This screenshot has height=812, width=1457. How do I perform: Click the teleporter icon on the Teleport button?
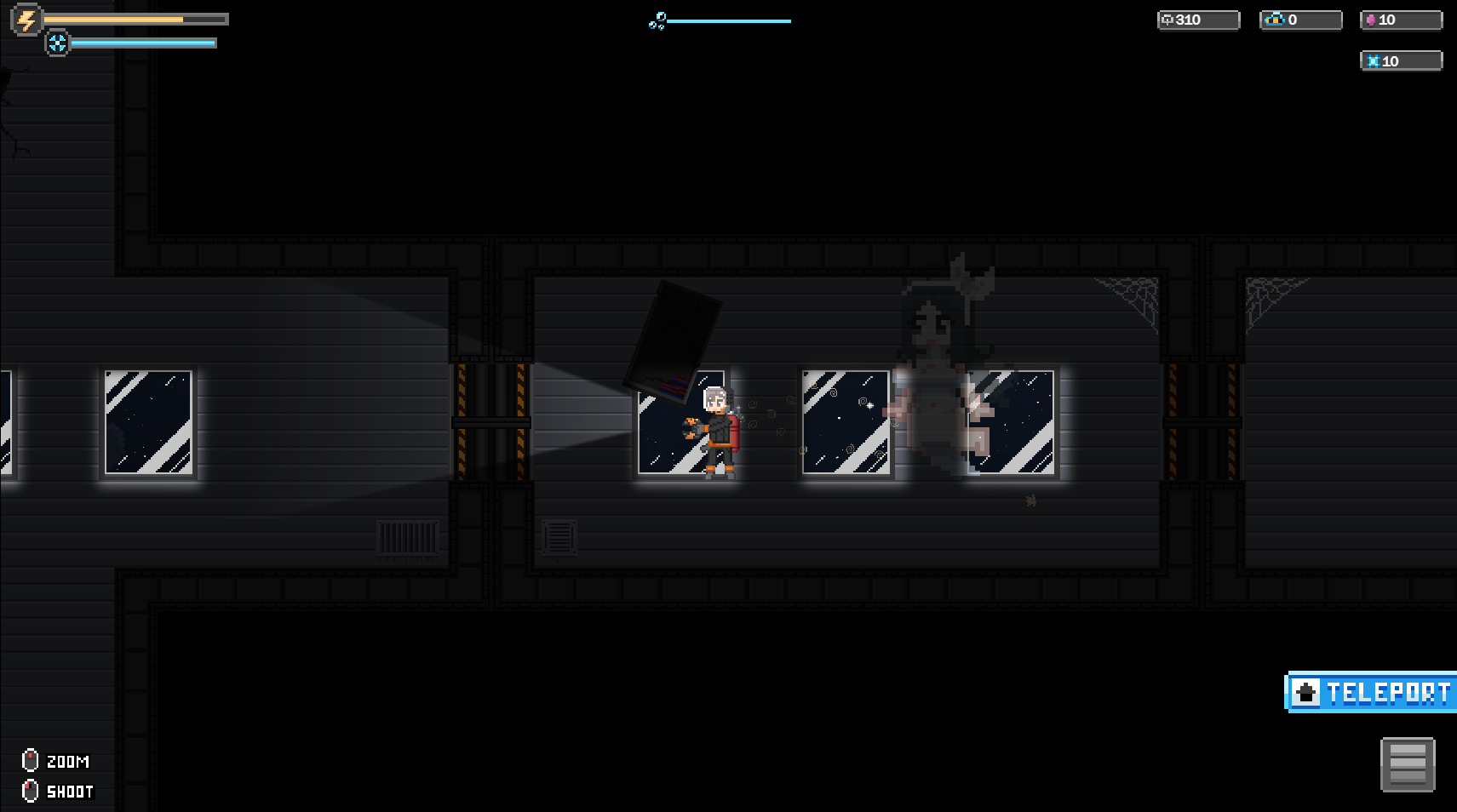pos(1307,692)
